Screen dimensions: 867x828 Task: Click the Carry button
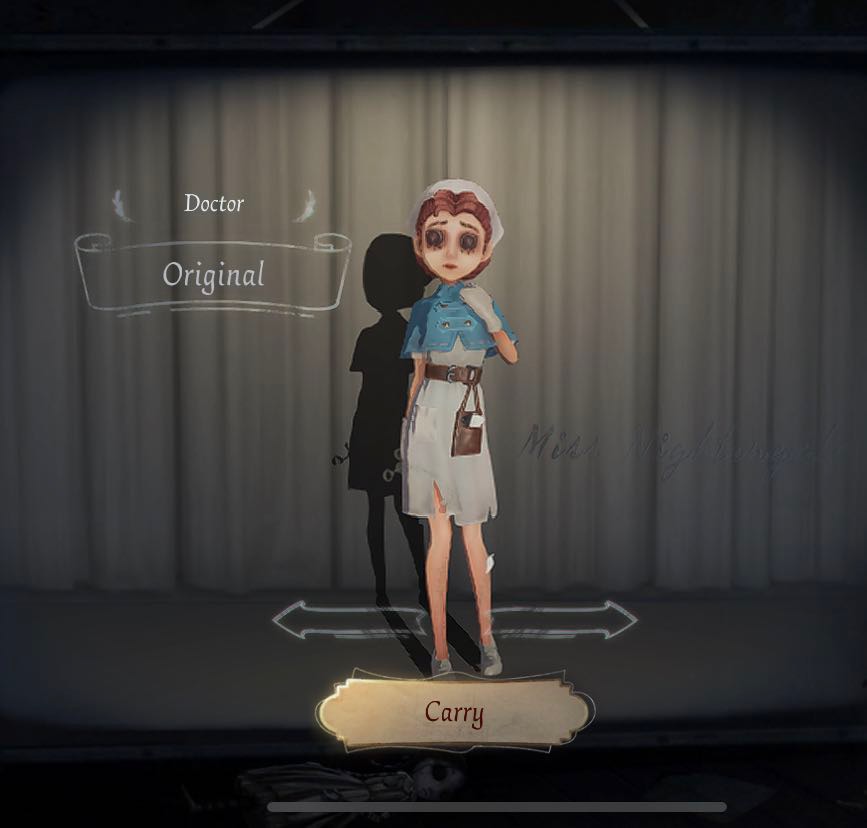454,713
